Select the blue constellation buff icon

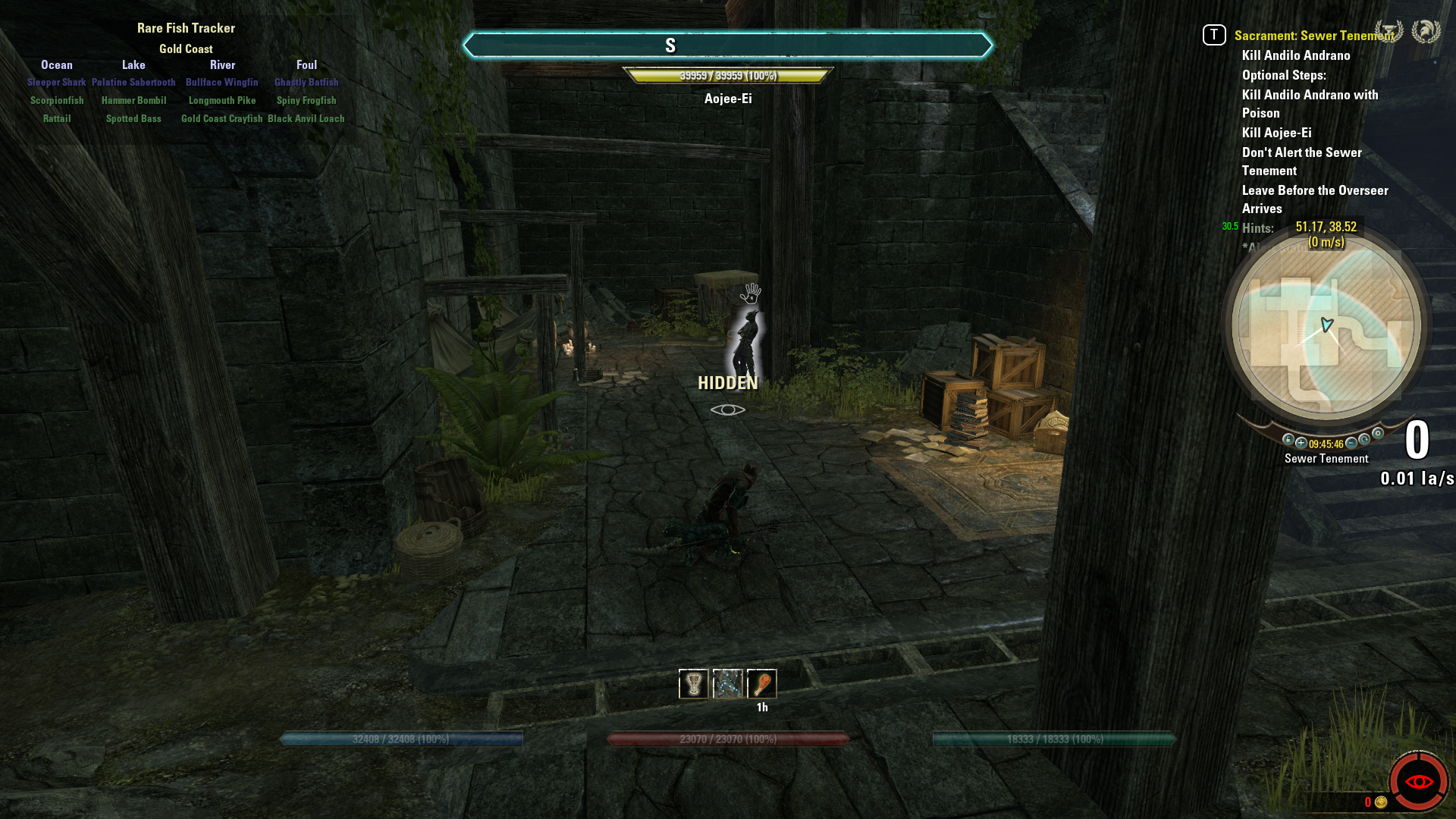pos(728,684)
